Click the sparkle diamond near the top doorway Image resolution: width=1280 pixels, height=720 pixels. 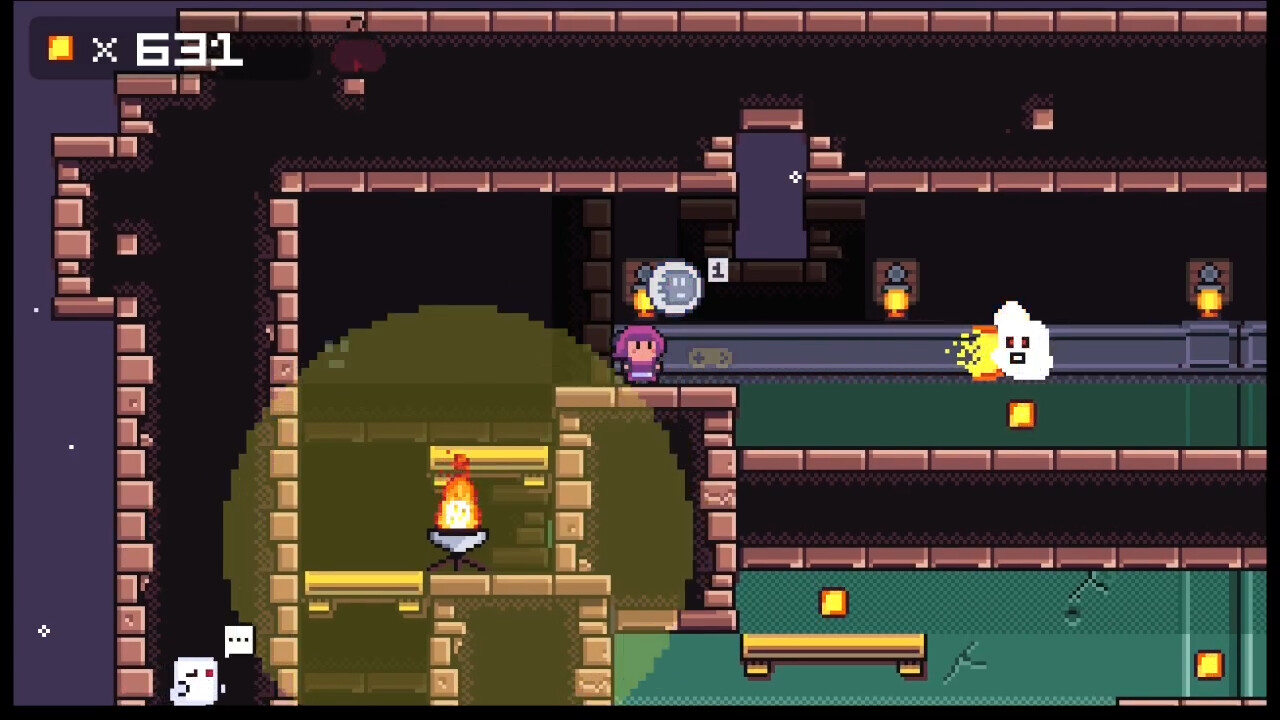pyautogui.click(x=795, y=177)
